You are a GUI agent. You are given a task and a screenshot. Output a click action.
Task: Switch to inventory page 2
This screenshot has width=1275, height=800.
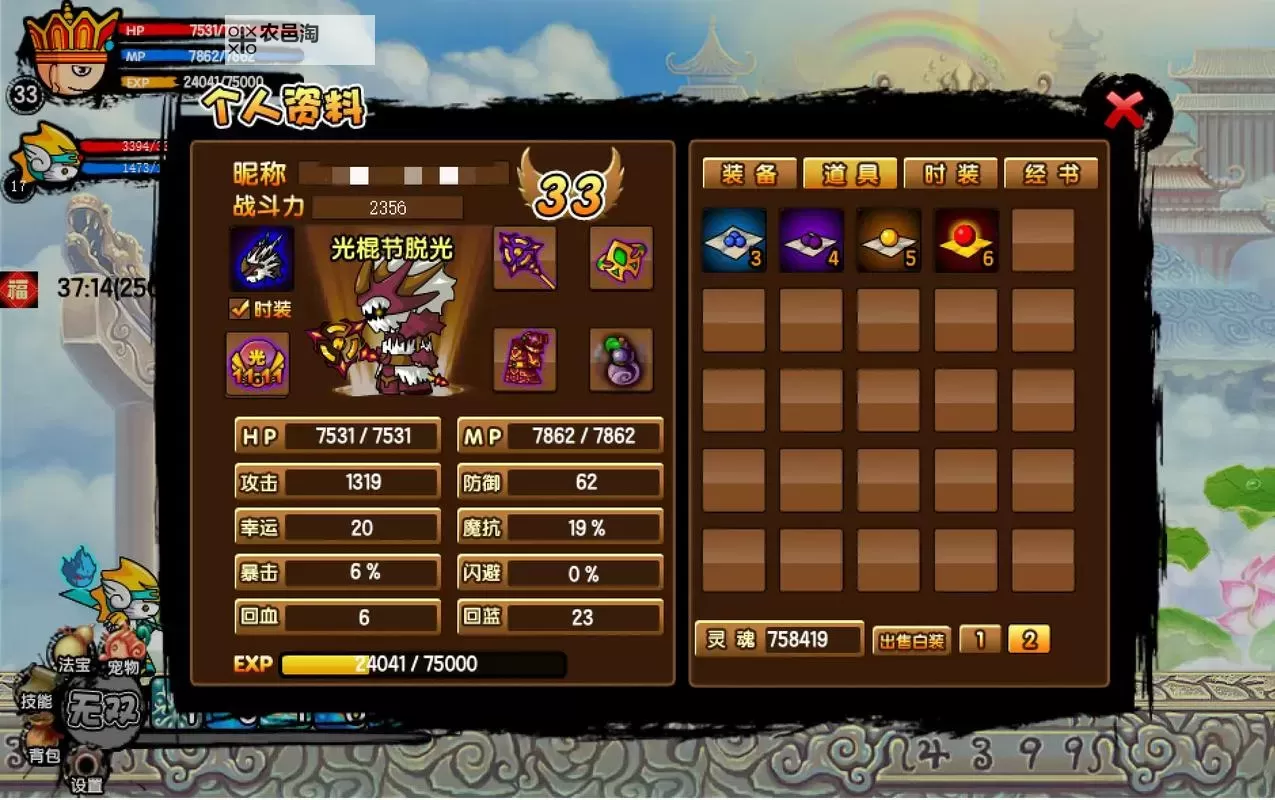click(1029, 639)
